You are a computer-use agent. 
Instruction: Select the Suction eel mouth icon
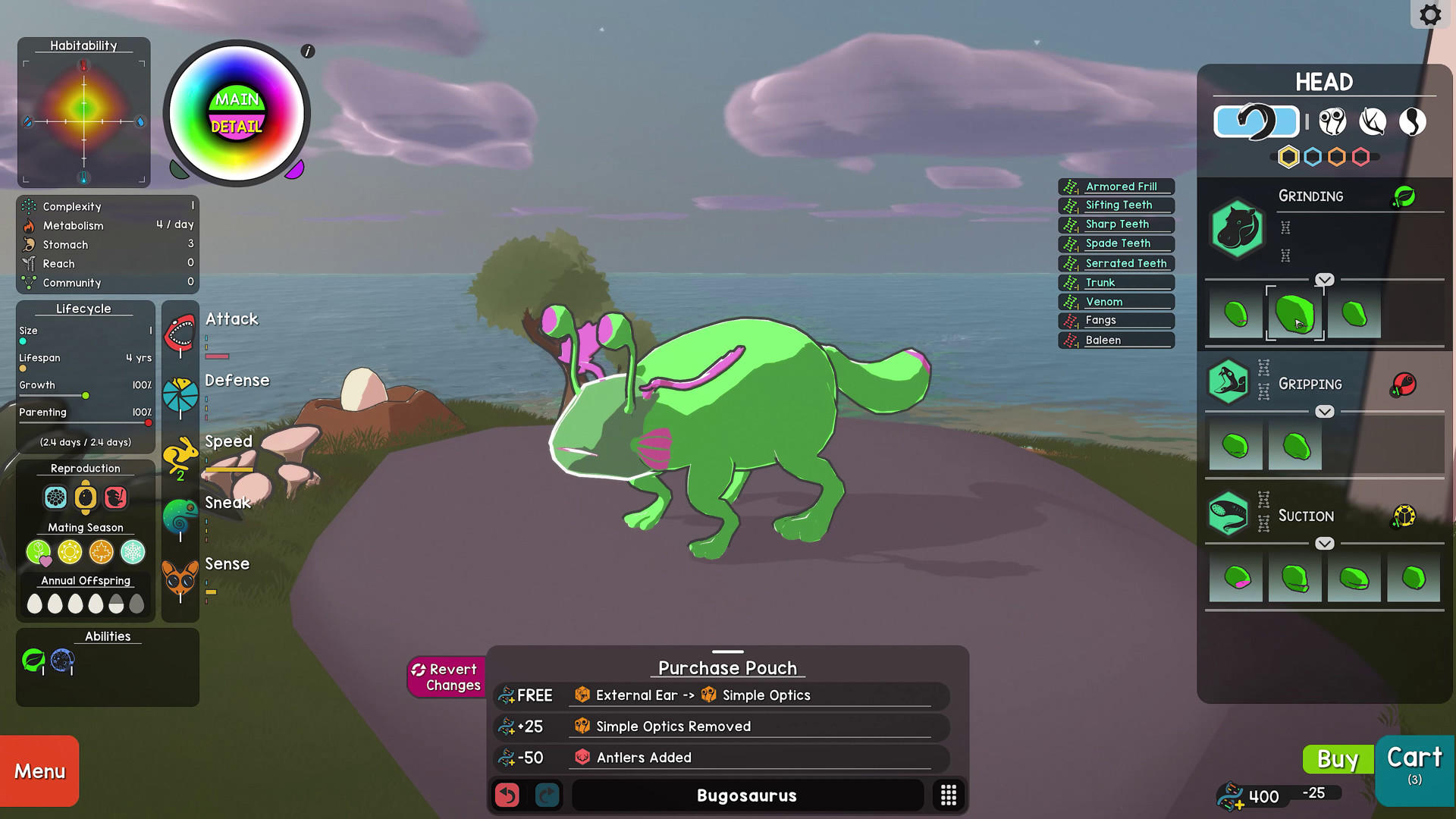click(1228, 514)
